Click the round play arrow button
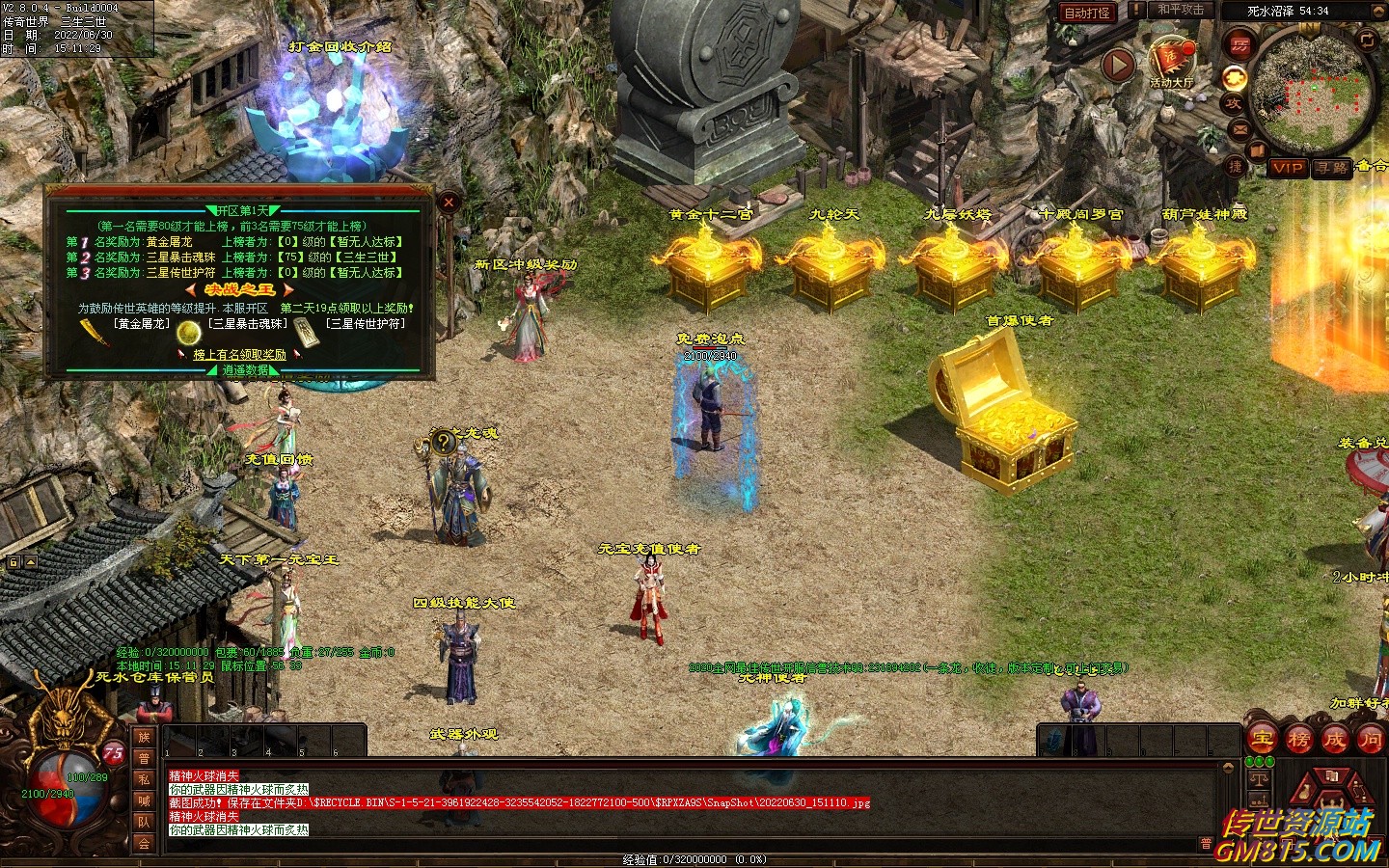This screenshot has height=868, width=1389. 1118,66
